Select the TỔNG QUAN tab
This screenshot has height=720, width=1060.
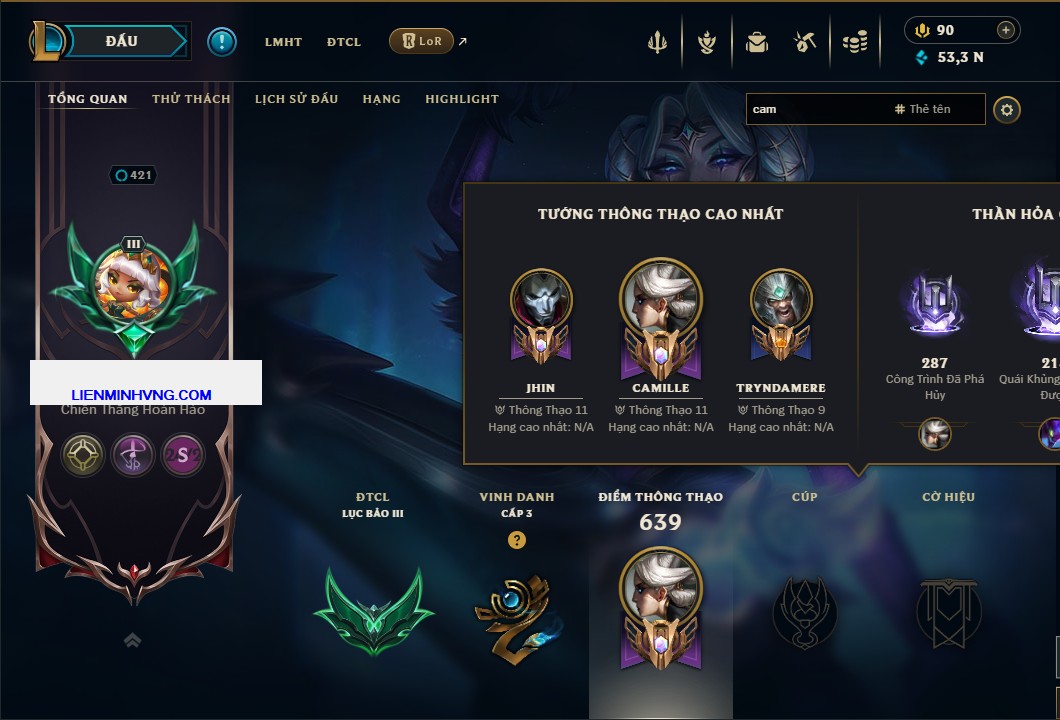click(x=88, y=99)
